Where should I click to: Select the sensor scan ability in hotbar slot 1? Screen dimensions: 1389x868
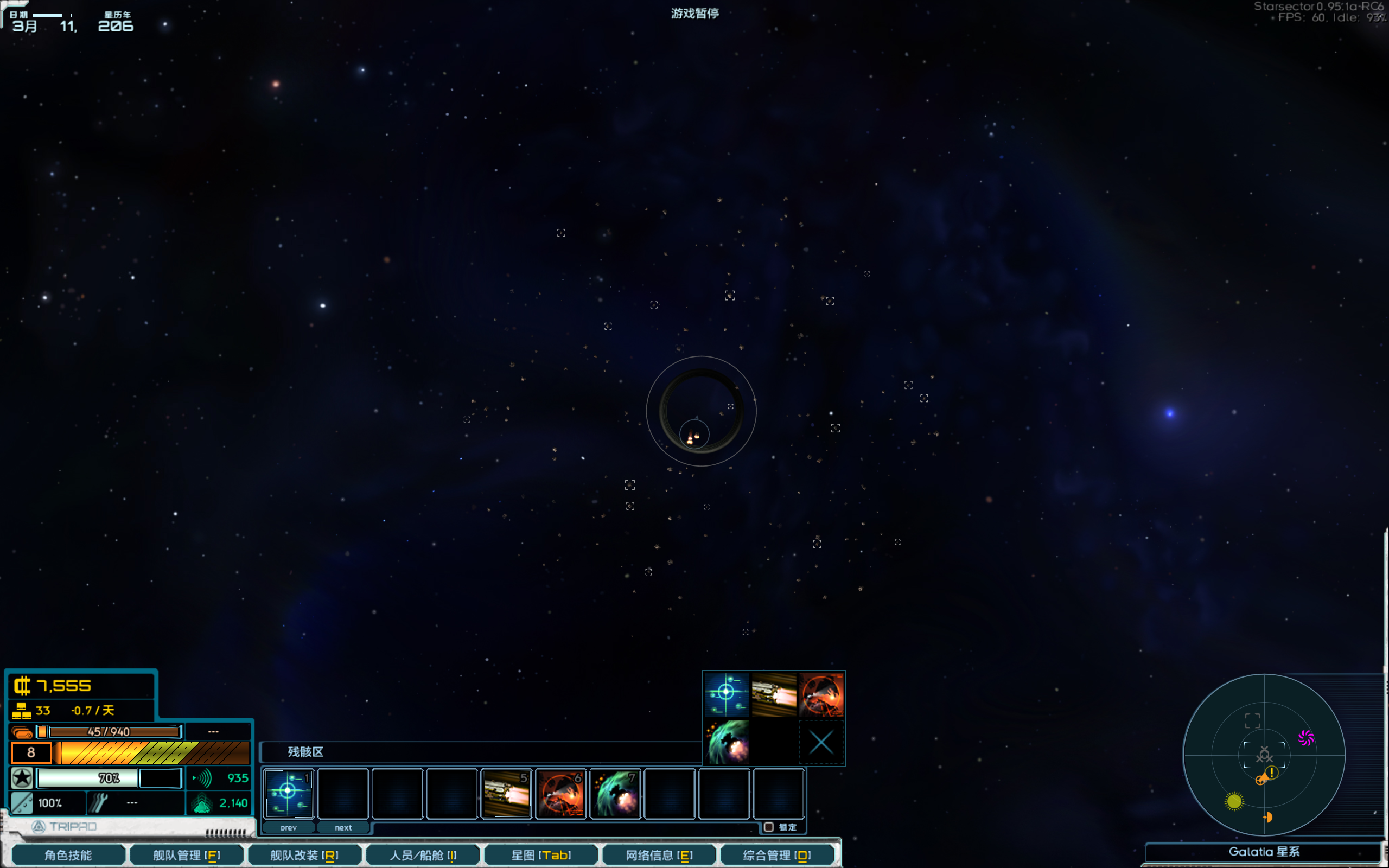(288, 793)
